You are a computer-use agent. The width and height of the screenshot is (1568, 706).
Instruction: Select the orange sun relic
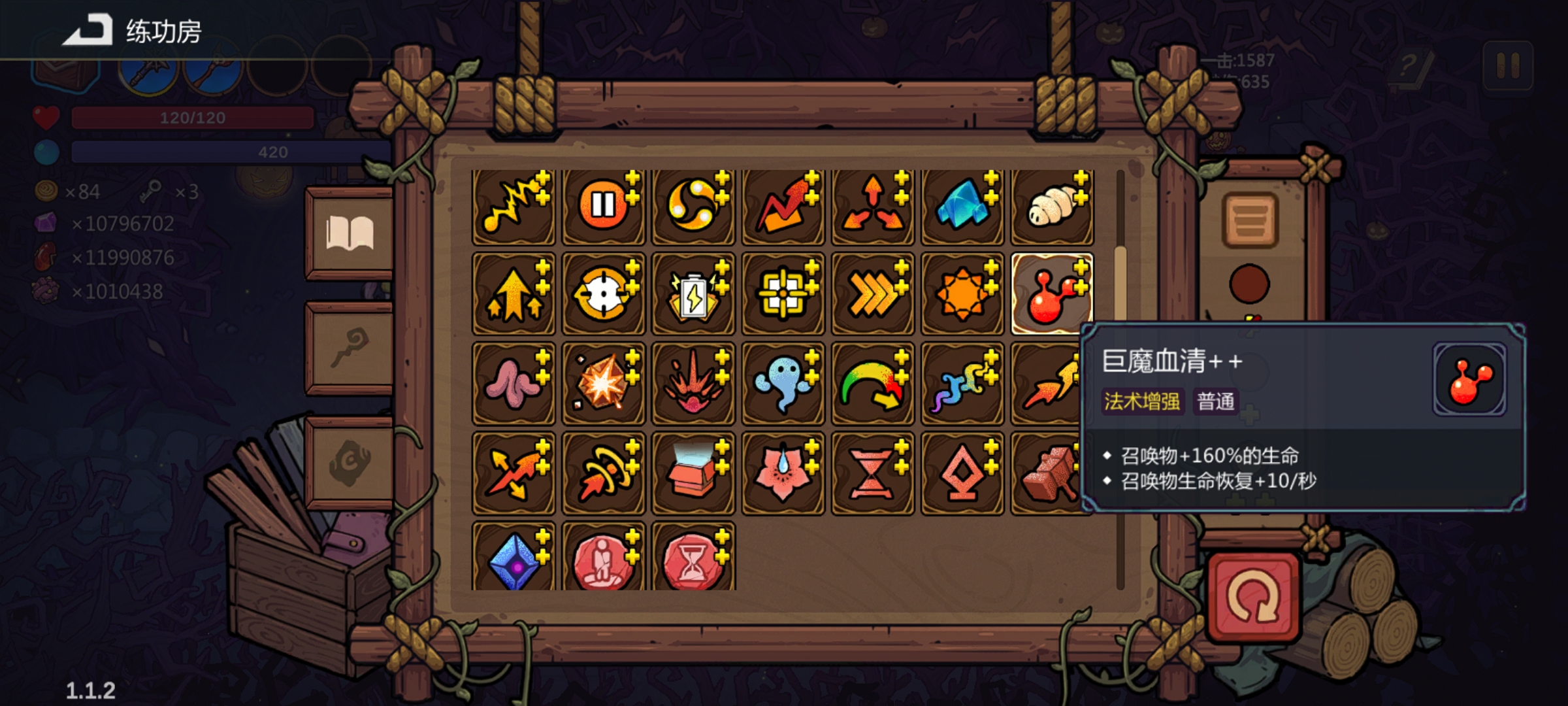(962, 295)
